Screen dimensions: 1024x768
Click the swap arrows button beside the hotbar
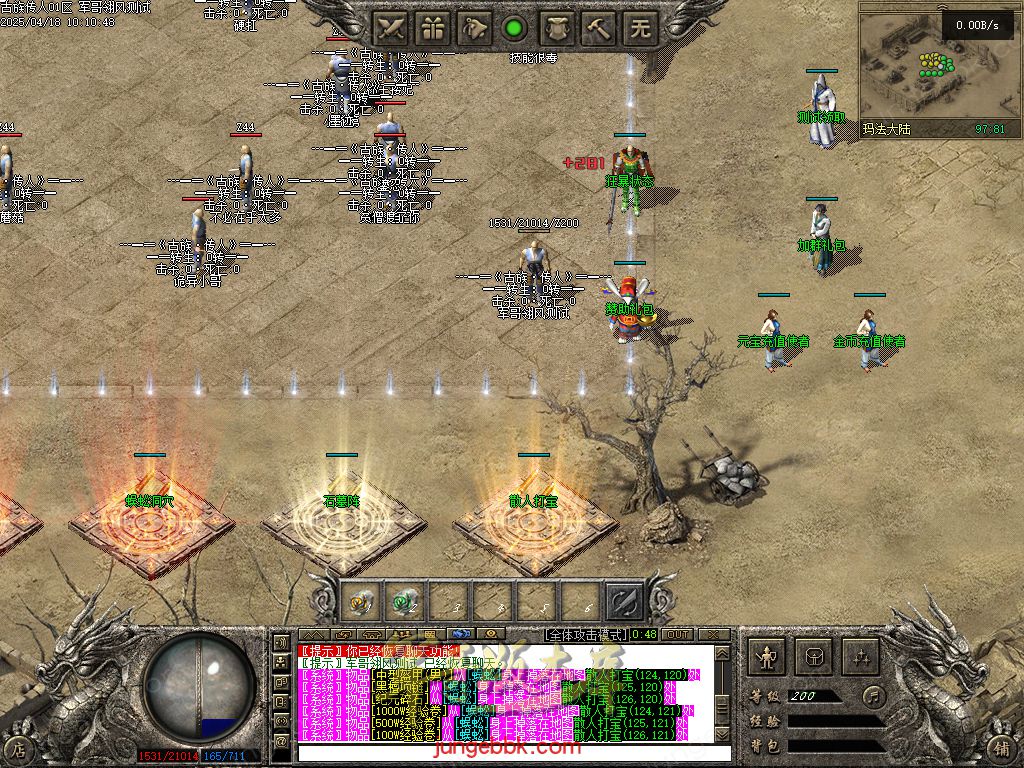pyautogui.click(x=625, y=601)
